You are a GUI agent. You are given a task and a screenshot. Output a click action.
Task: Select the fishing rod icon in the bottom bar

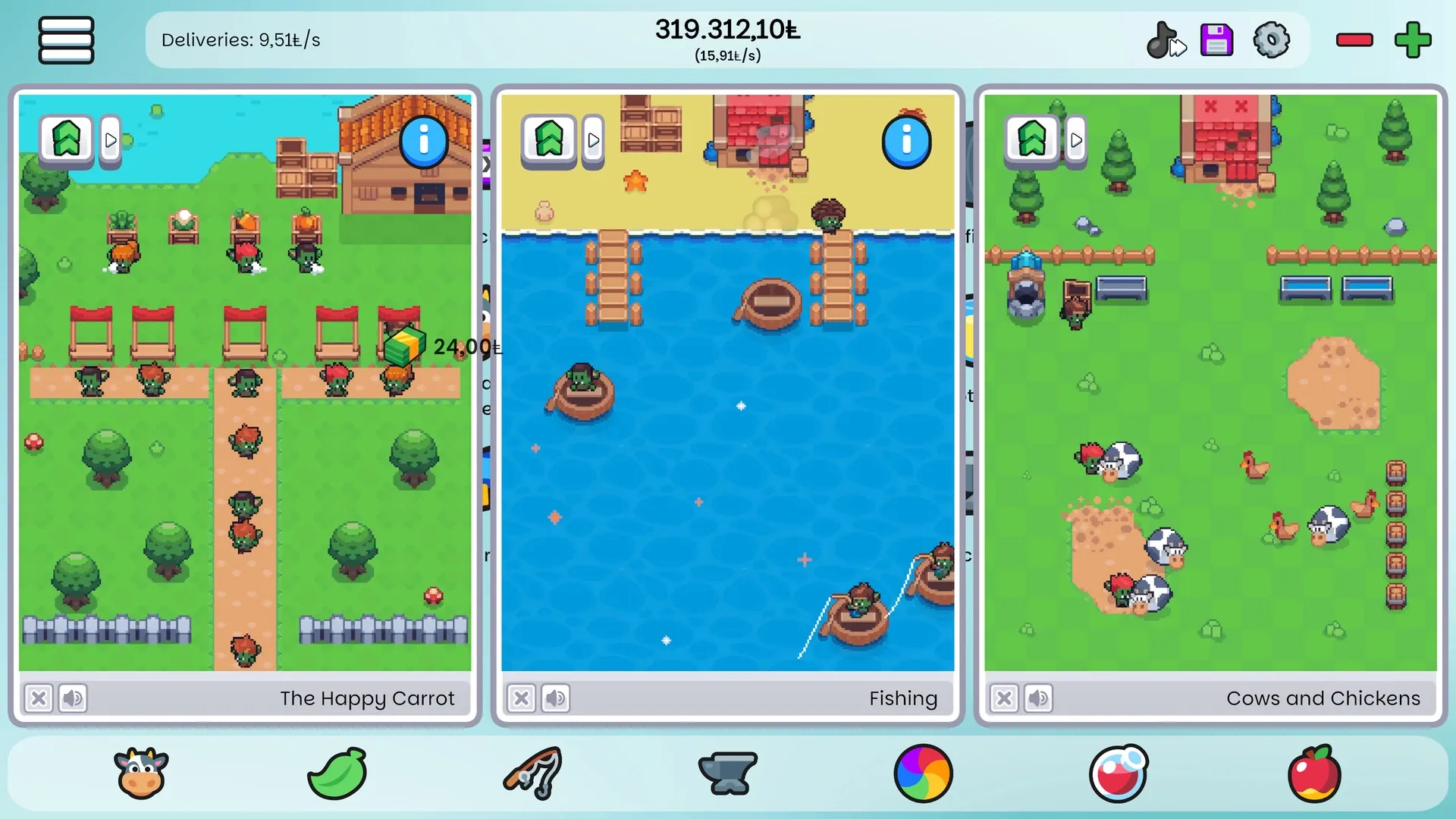pos(532,773)
